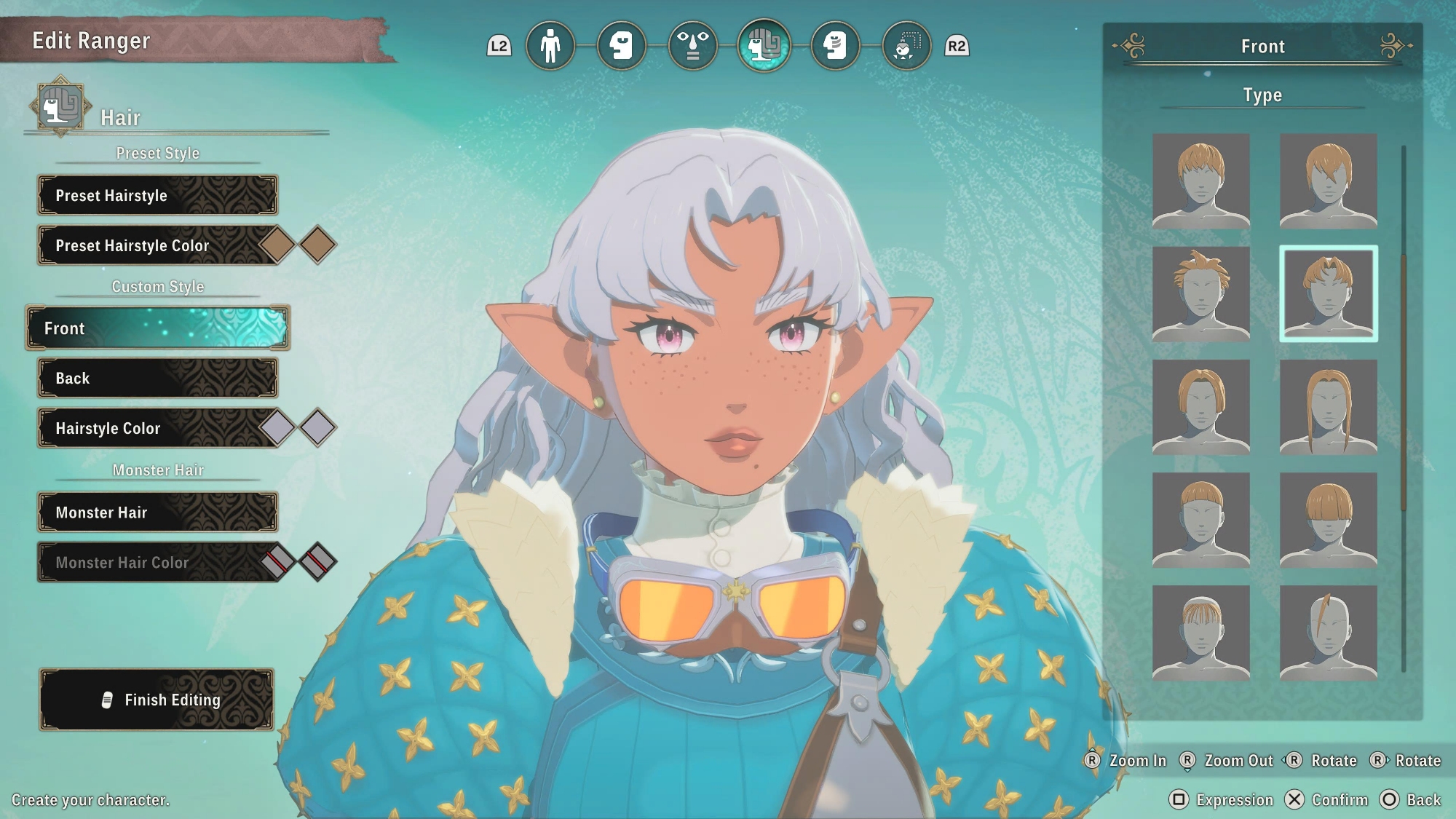Pick the spiky tousled front hair thumbnail
Image resolution: width=1456 pixels, height=819 pixels.
click(x=1200, y=293)
